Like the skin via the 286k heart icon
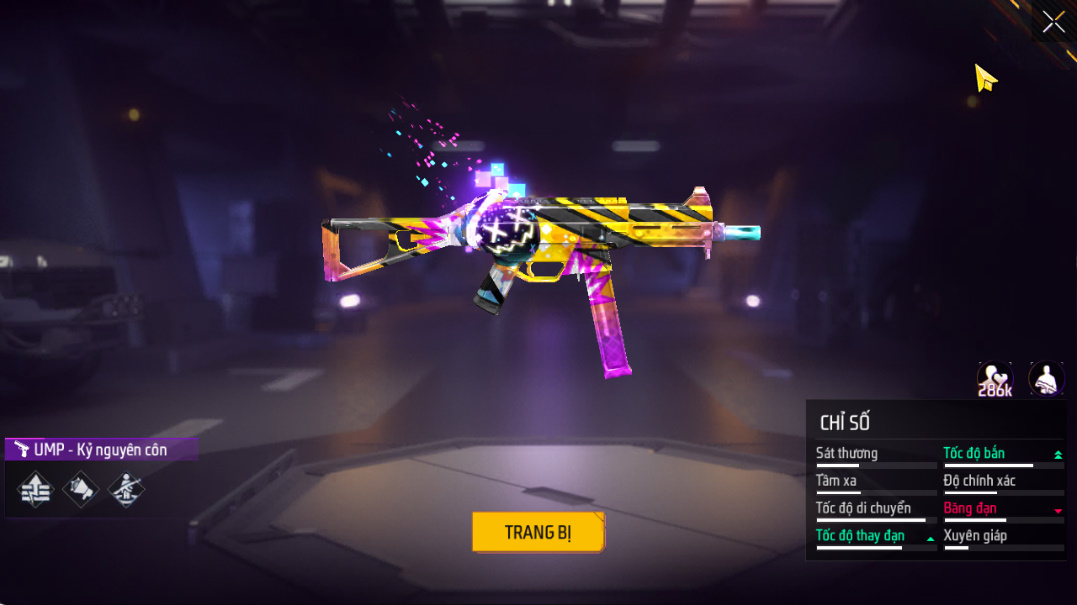Screen dimensions: 1077x605 994,379
